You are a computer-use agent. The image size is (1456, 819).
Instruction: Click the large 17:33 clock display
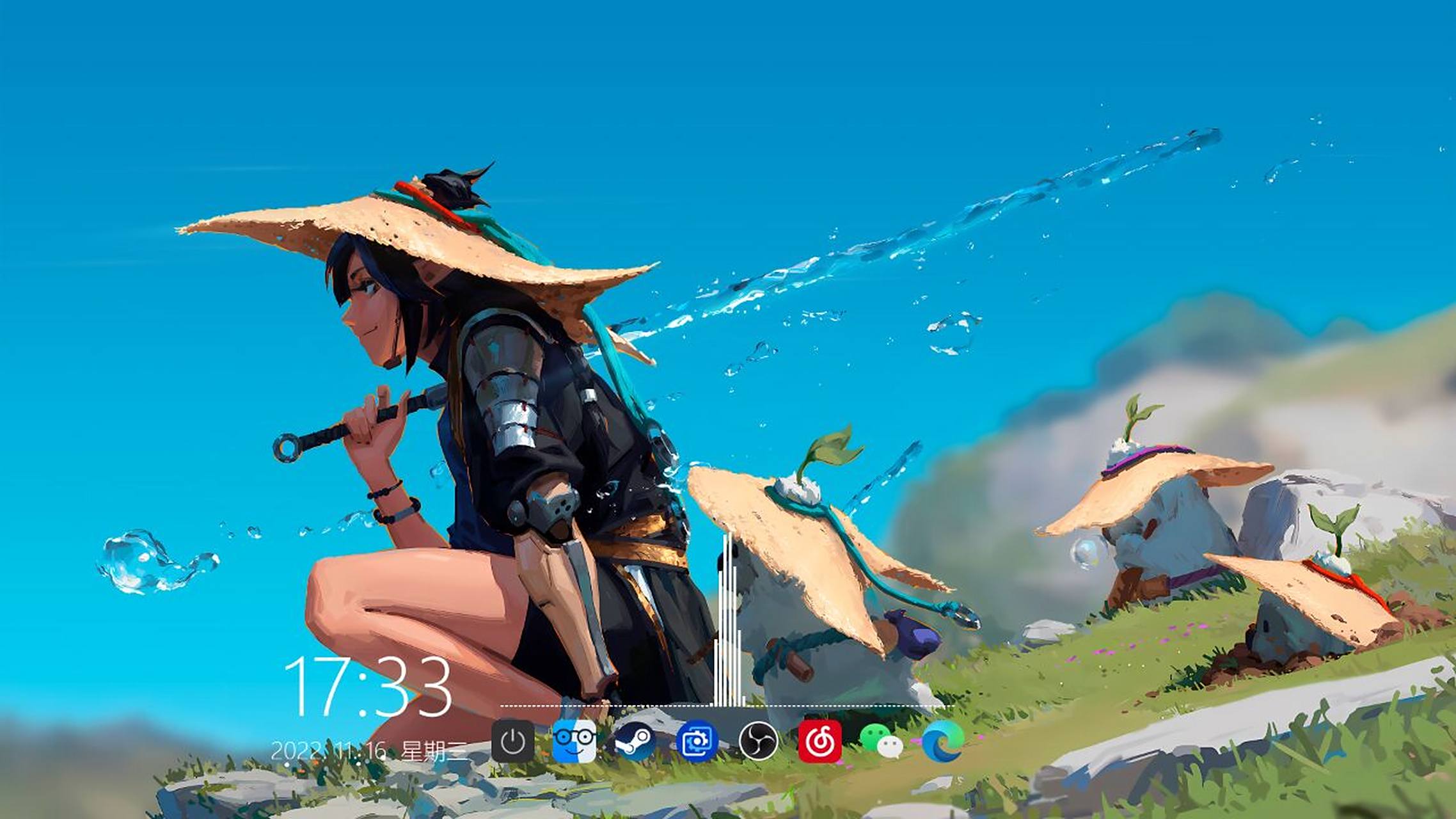tap(371, 683)
